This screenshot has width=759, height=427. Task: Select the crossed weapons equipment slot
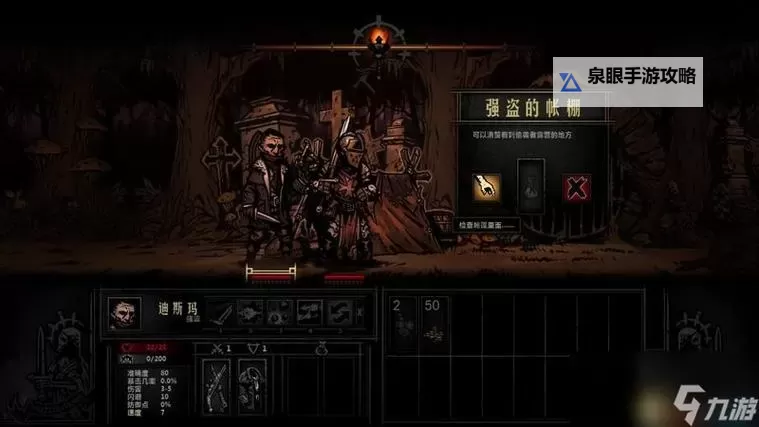click(216, 383)
